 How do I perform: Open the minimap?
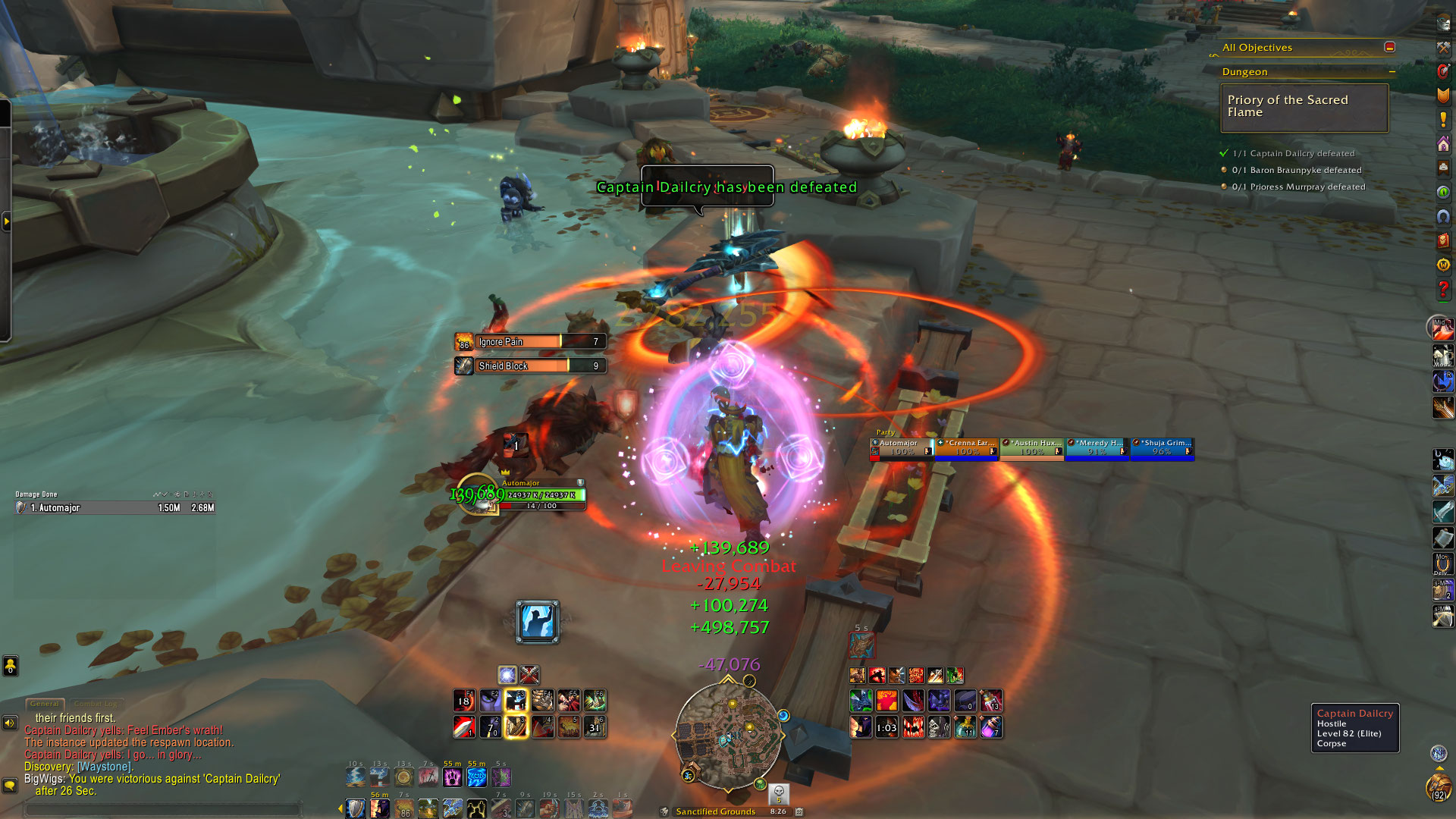tap(728, 734)
